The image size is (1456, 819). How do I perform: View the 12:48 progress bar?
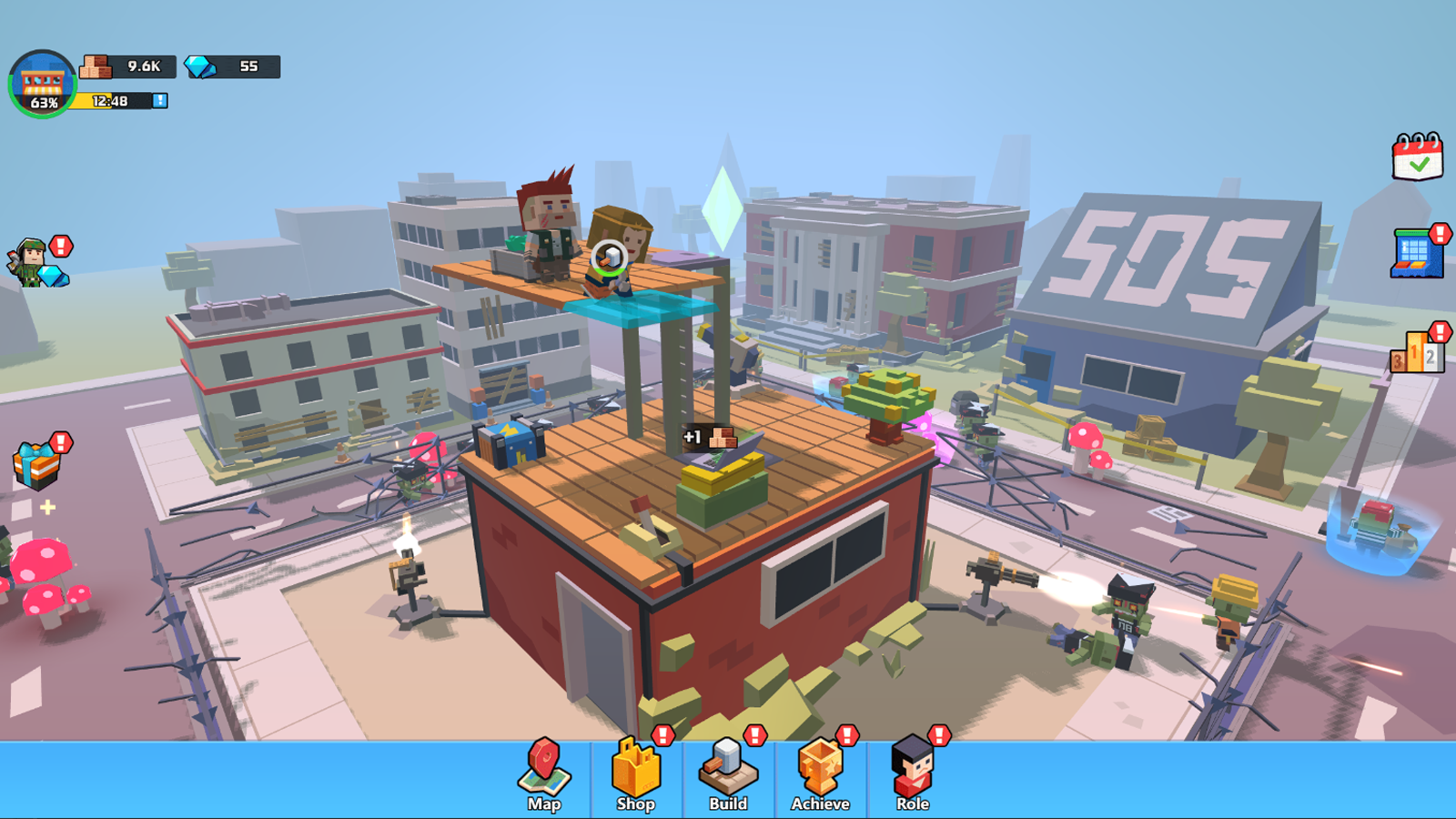click(111, 102)
